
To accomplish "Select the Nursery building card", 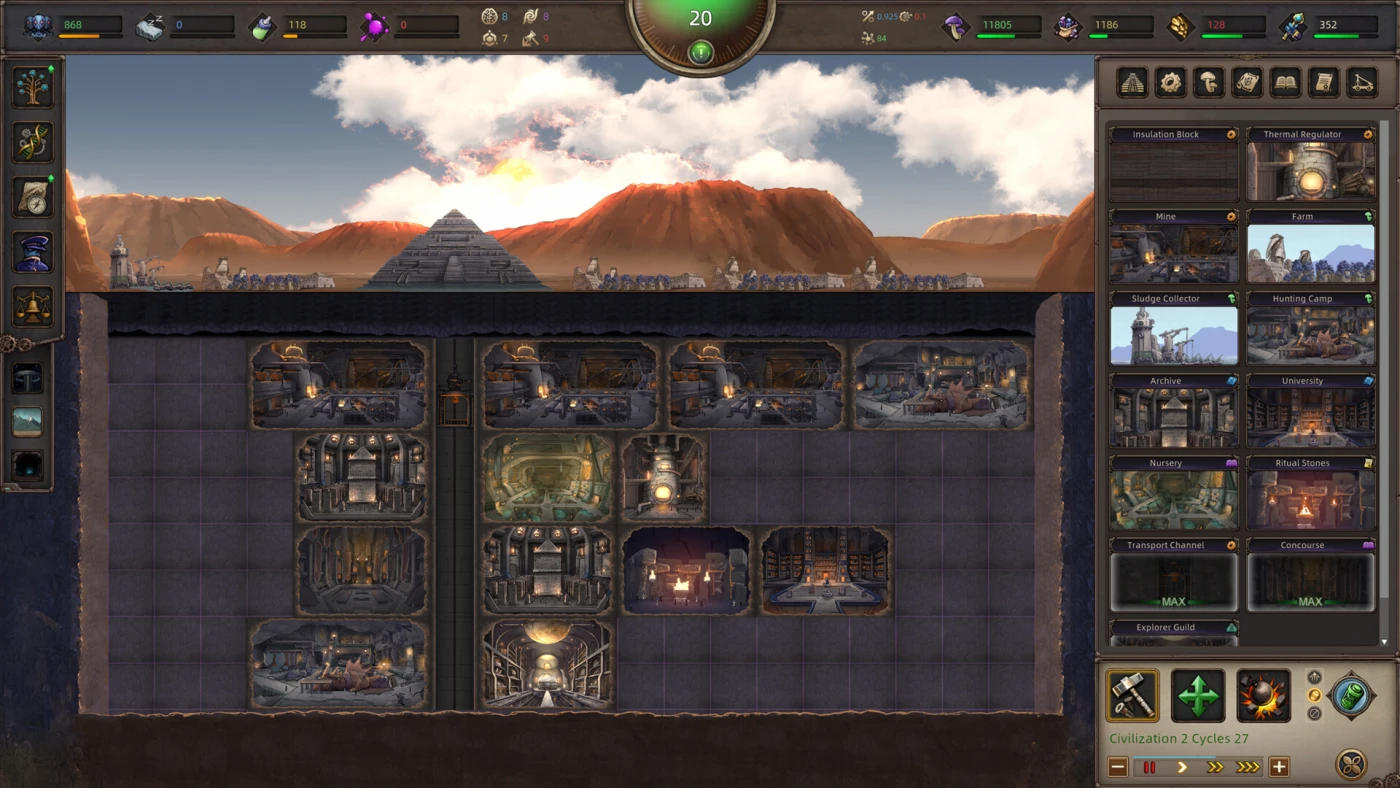I will [x=1173, y=494].
